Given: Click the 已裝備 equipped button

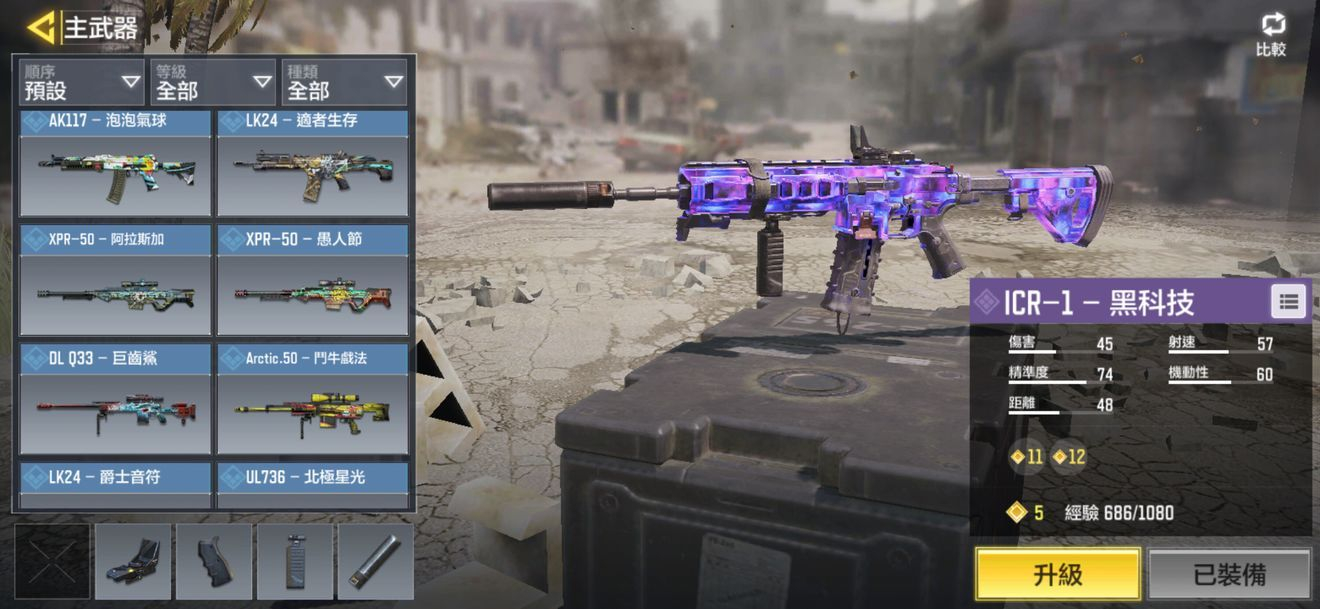Looking at the screenshot, I should tap(1229, 574).
